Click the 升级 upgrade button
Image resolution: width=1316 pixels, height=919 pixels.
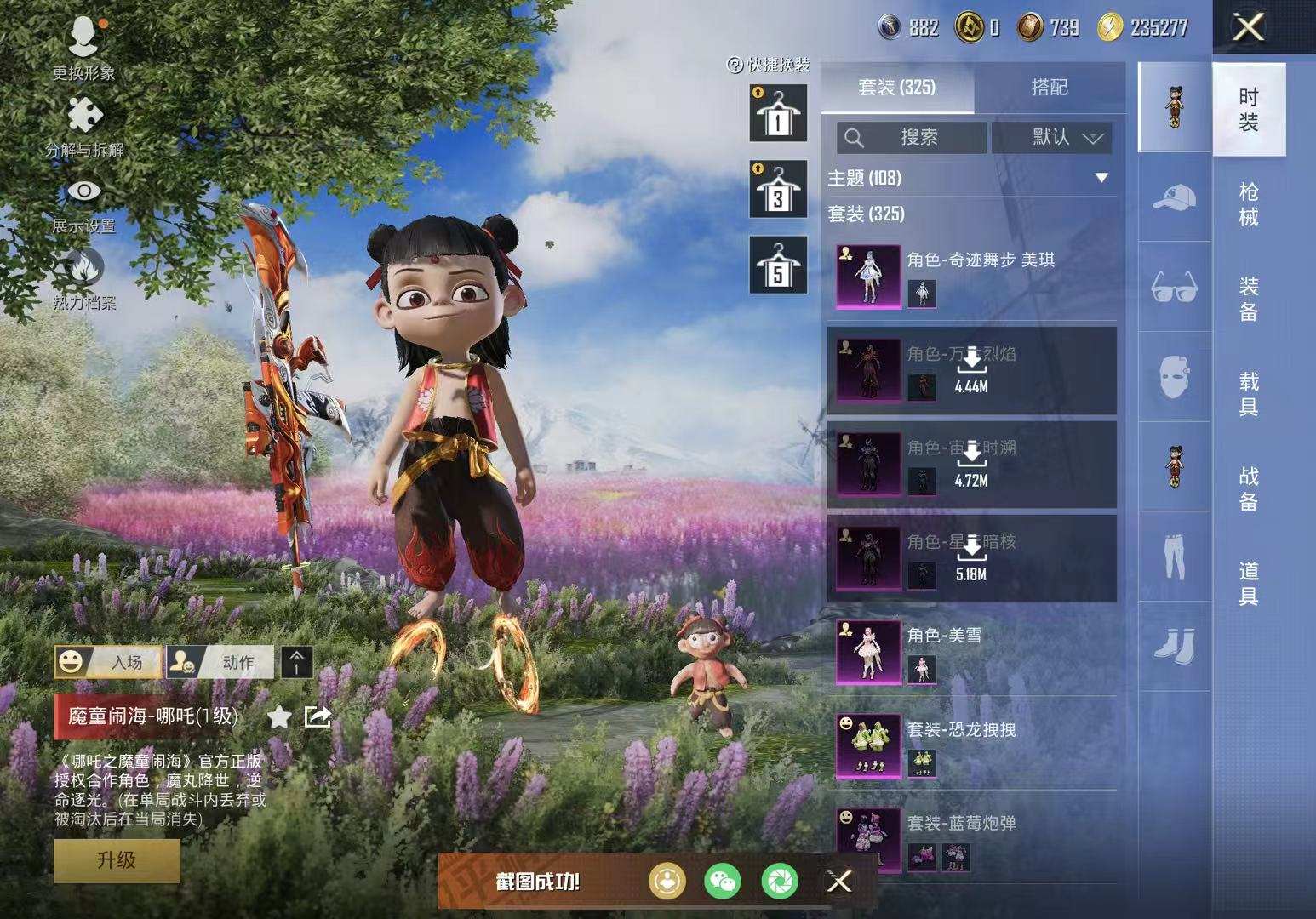coord(117,860)
